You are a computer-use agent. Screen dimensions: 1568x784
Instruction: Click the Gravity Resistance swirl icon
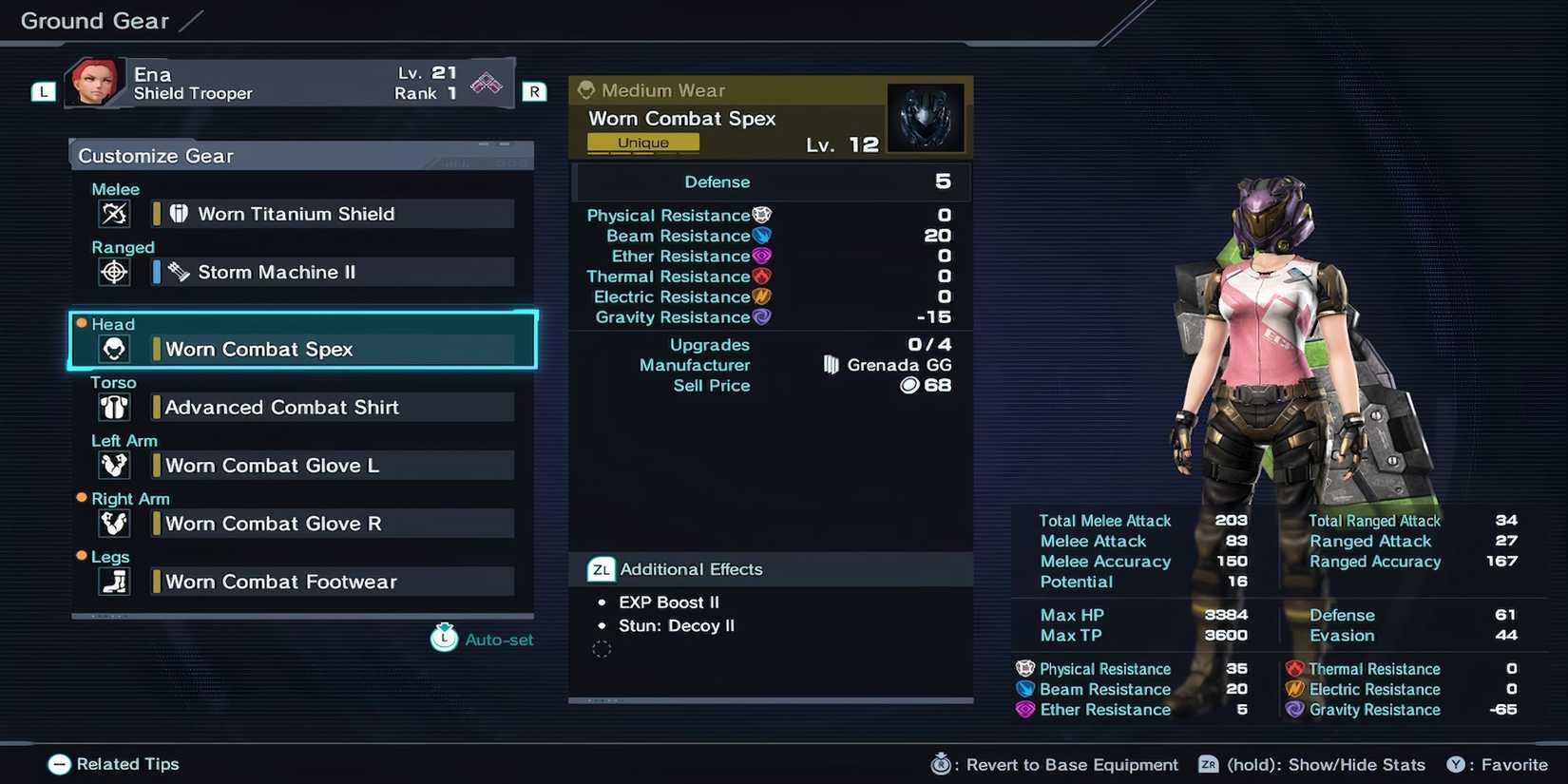tap(763, 316)
